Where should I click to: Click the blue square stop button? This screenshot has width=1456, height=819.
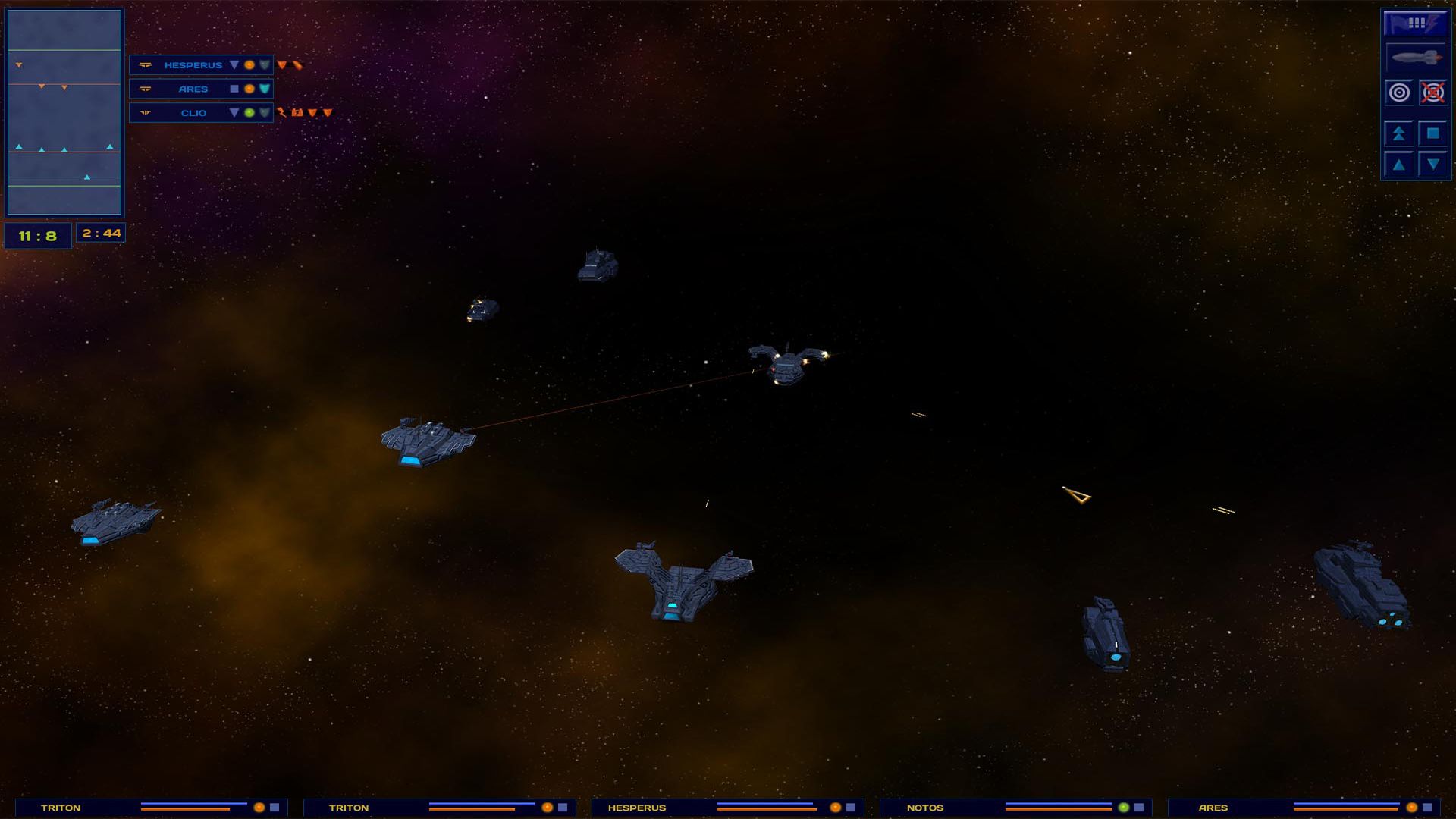pos(1432,133)
